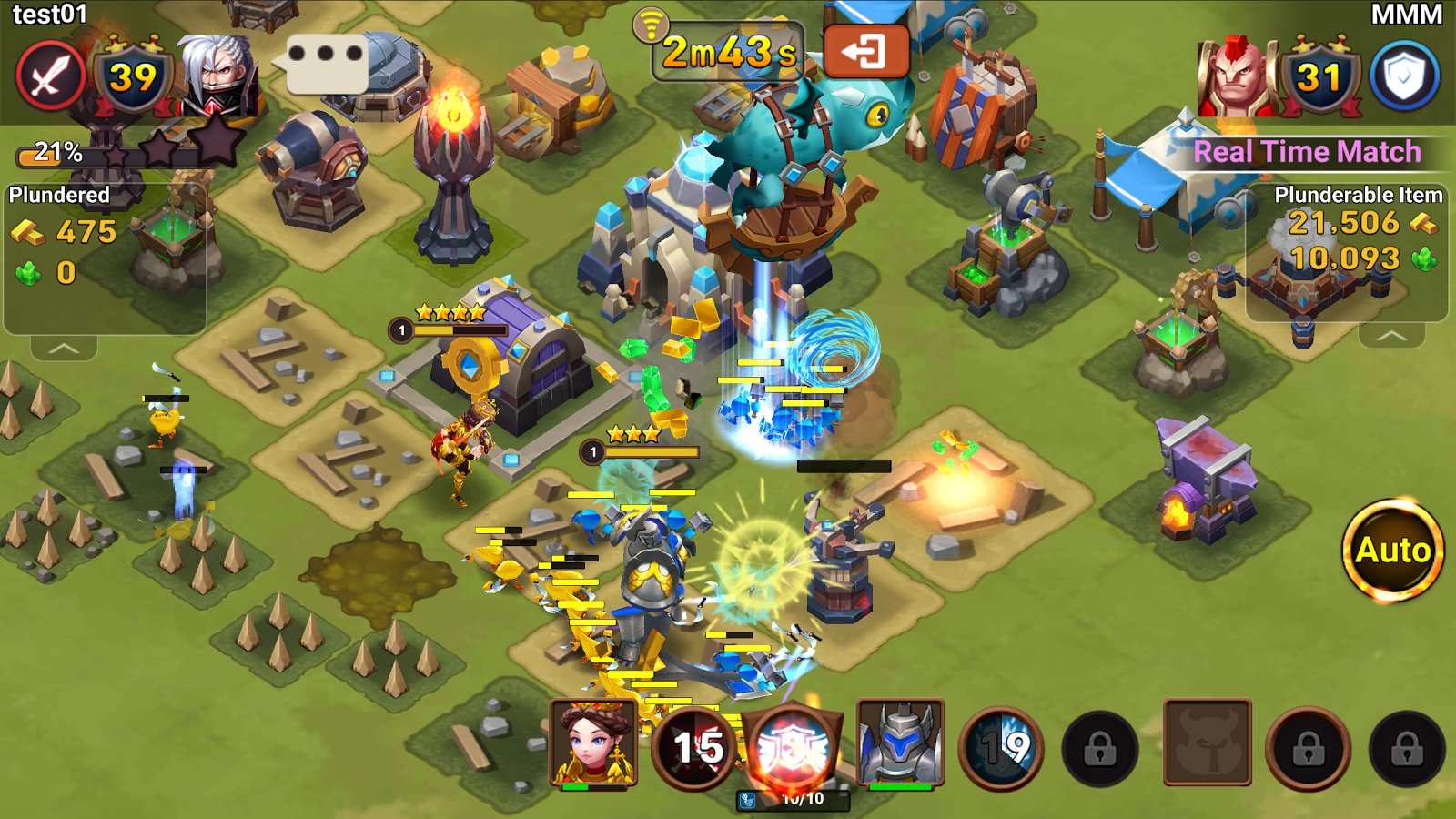
Task: Select the armored knight hero portrait
Action: pos(900,744)
